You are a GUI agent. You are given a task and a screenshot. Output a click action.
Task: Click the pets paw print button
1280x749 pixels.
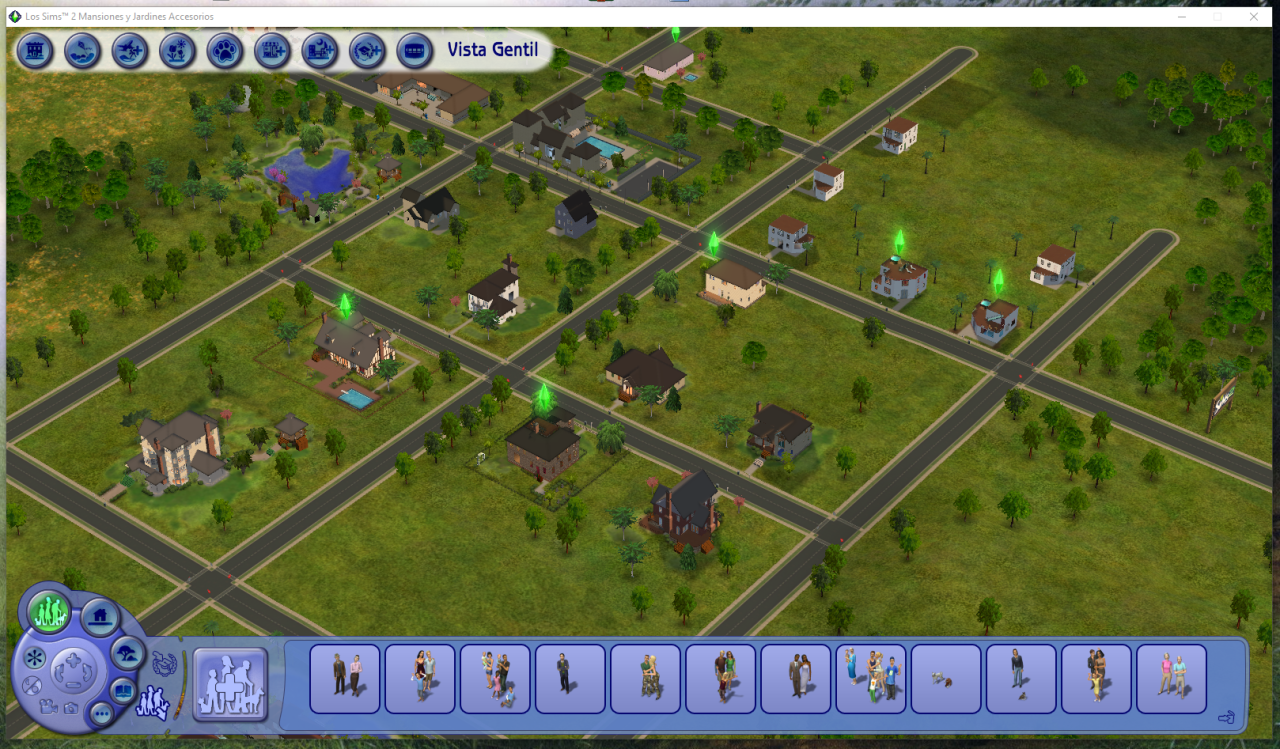pos(225,50)
